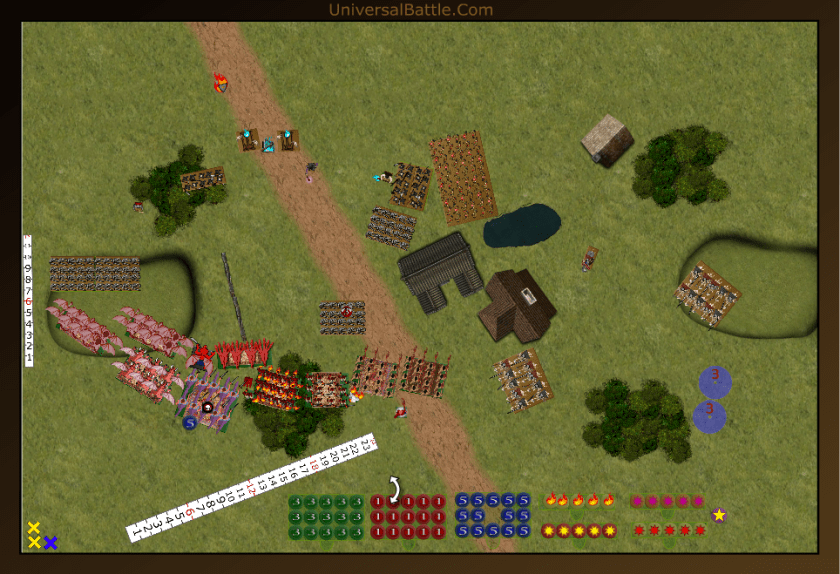Pick a magenta star marker
840x574 pixels.
637,501
